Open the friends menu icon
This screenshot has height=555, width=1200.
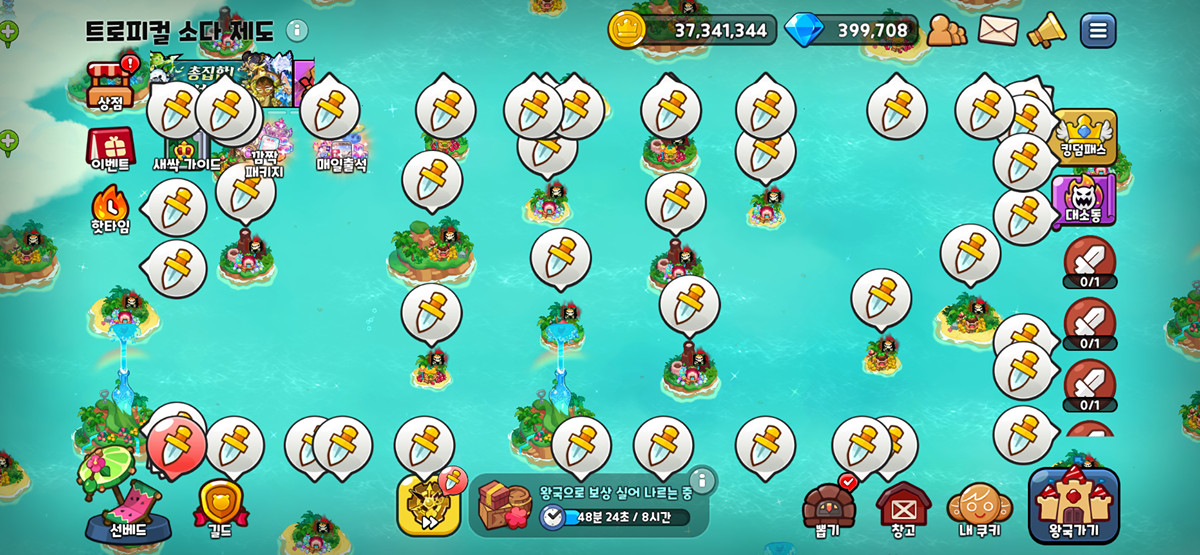(x=946, y=30)
